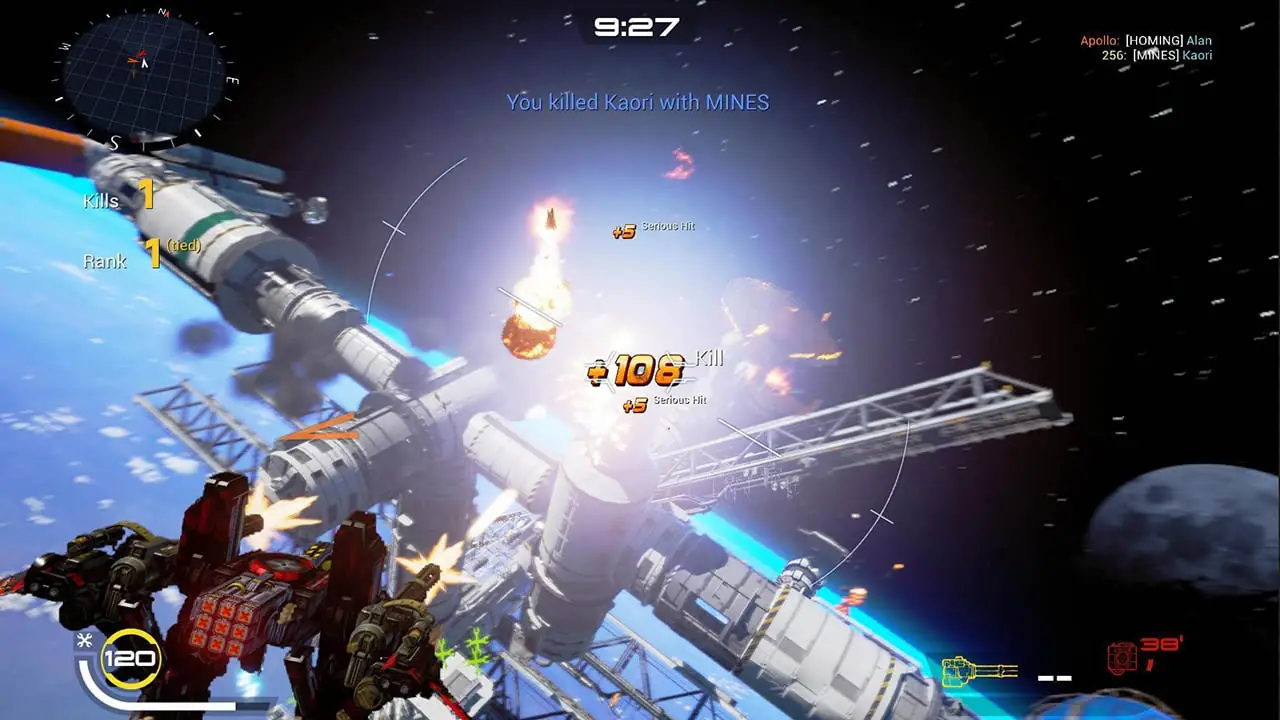Click the Apollo homing kill feed entry
Image resolution: width=1280 pixels, height=720 pixels.
[x=1145, y=41]
